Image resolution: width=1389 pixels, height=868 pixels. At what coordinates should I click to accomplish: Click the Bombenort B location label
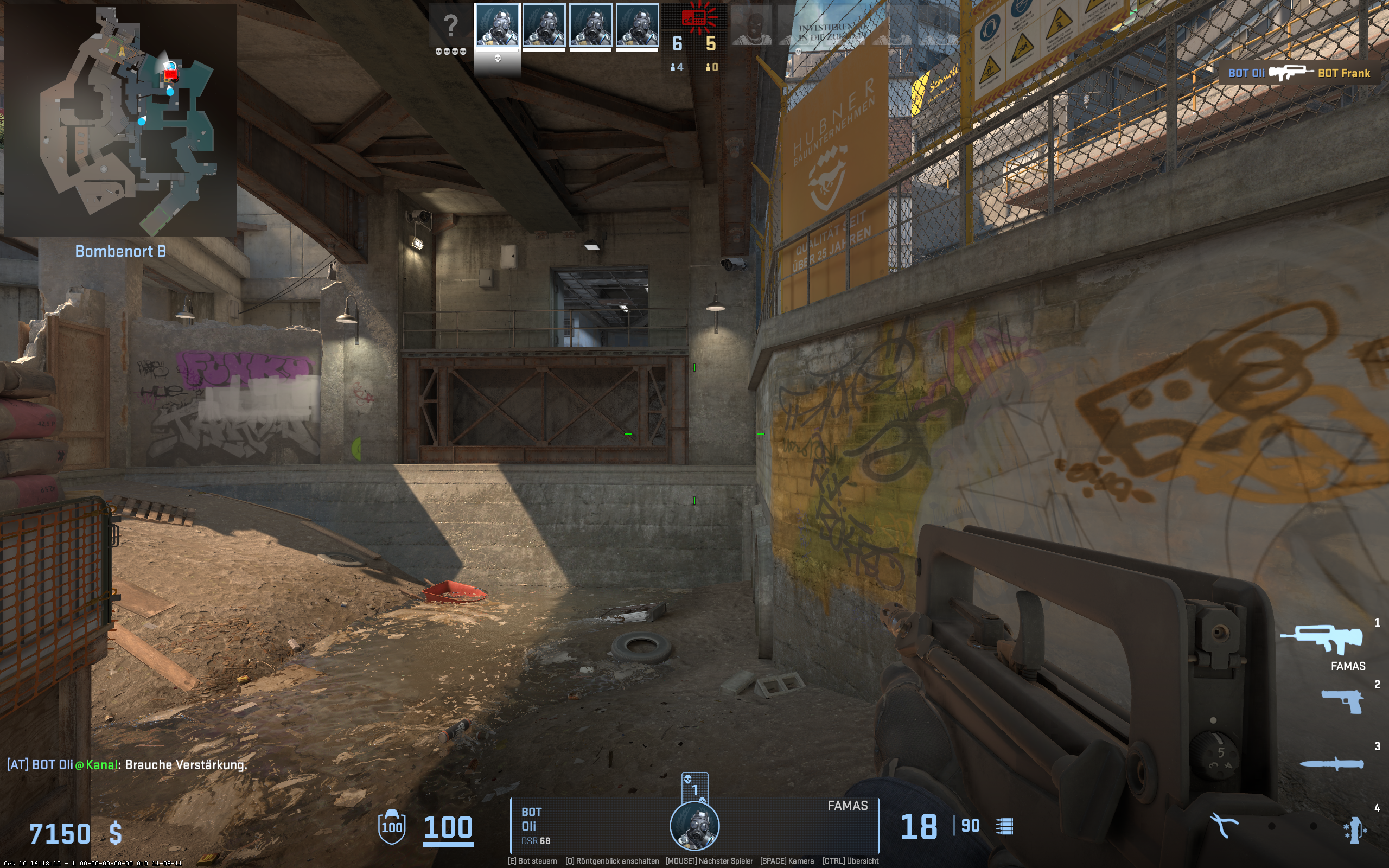click(x=120, y=251)
